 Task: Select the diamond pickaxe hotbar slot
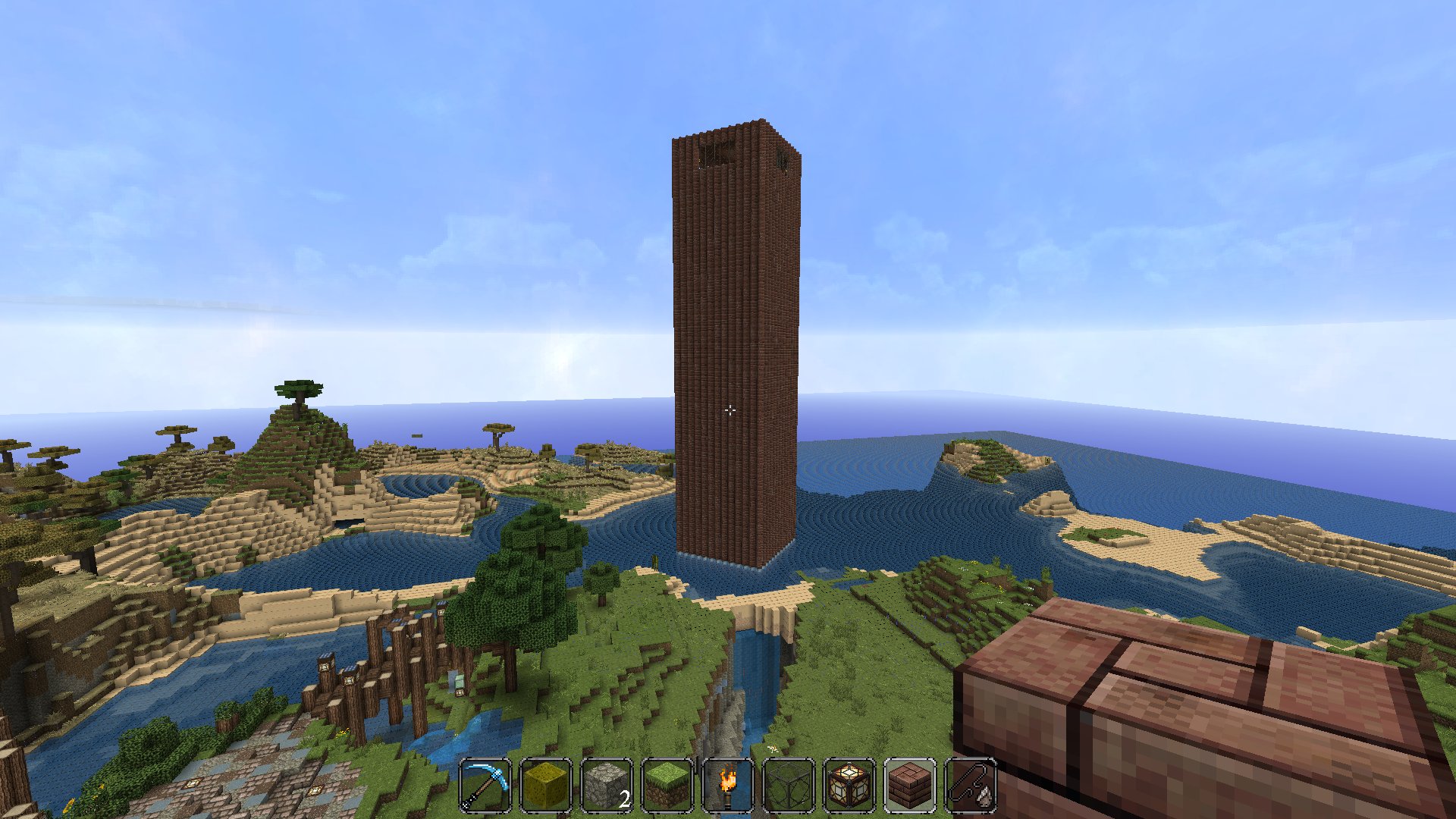point(485,786)
